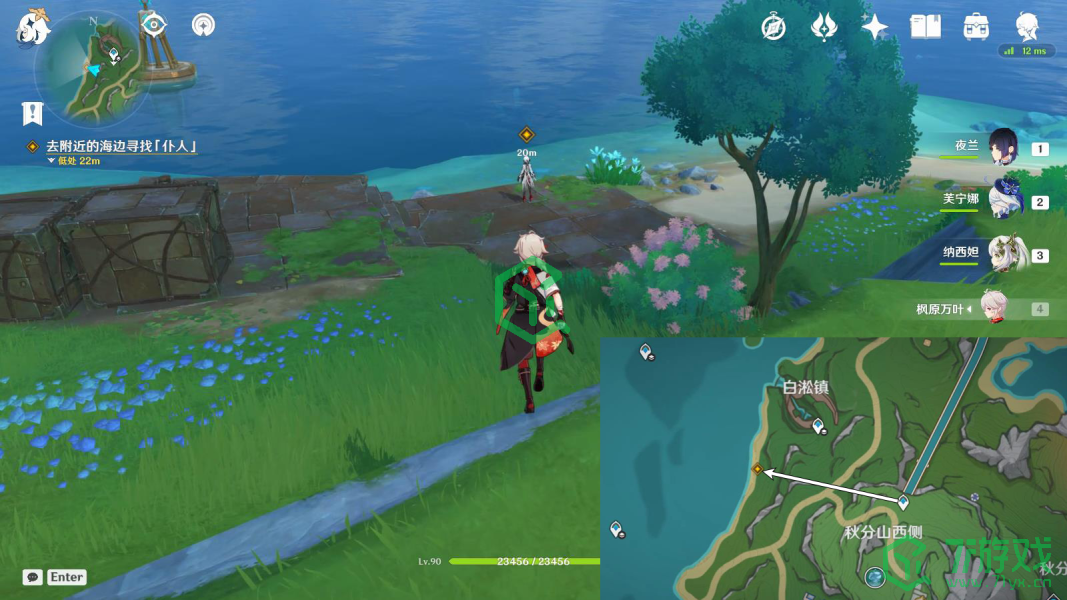
Task: Click the eye-shaped icon beside the minimap
Action: coord(153,24)
